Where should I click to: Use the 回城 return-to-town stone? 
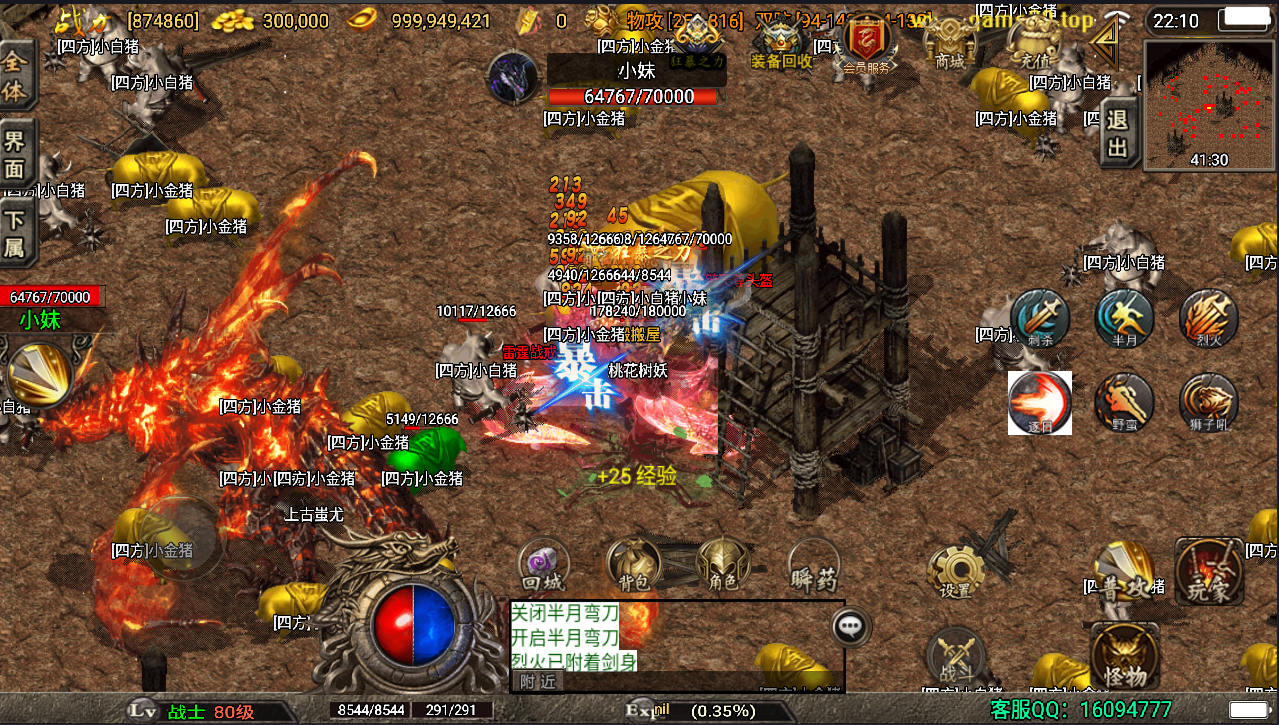545,565
